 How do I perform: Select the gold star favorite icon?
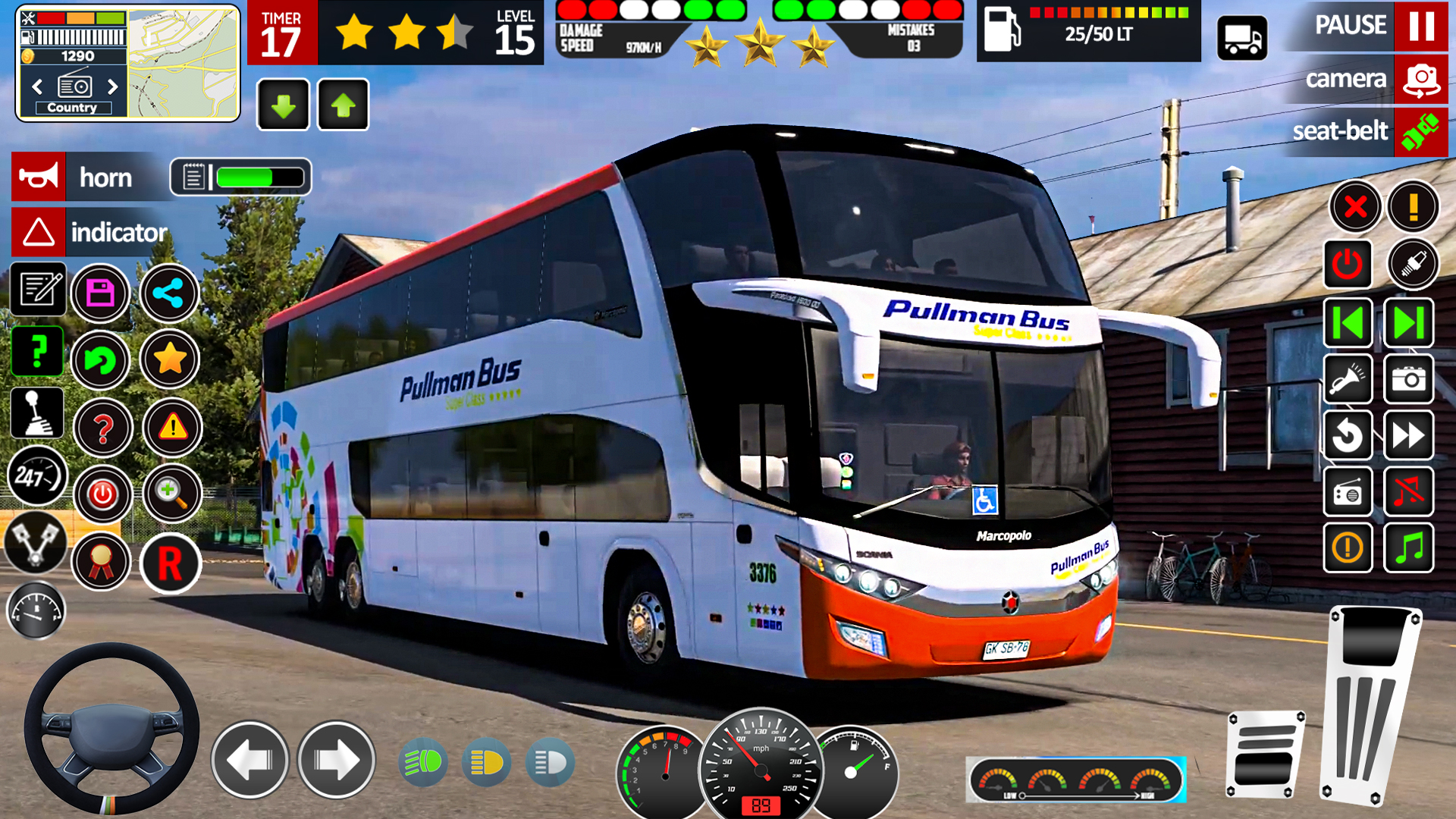coord(170,359)
